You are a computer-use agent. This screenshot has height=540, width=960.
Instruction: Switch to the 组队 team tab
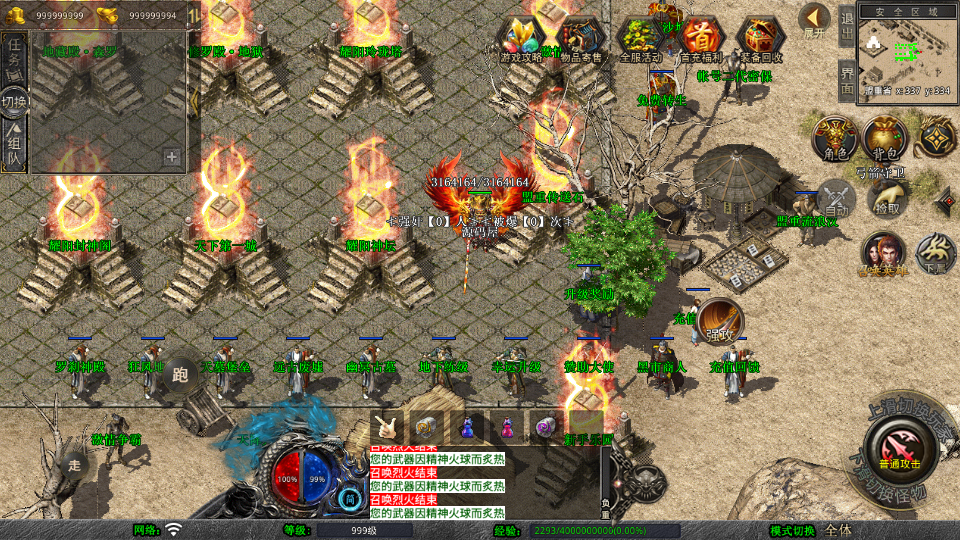(x=15, y=145)
